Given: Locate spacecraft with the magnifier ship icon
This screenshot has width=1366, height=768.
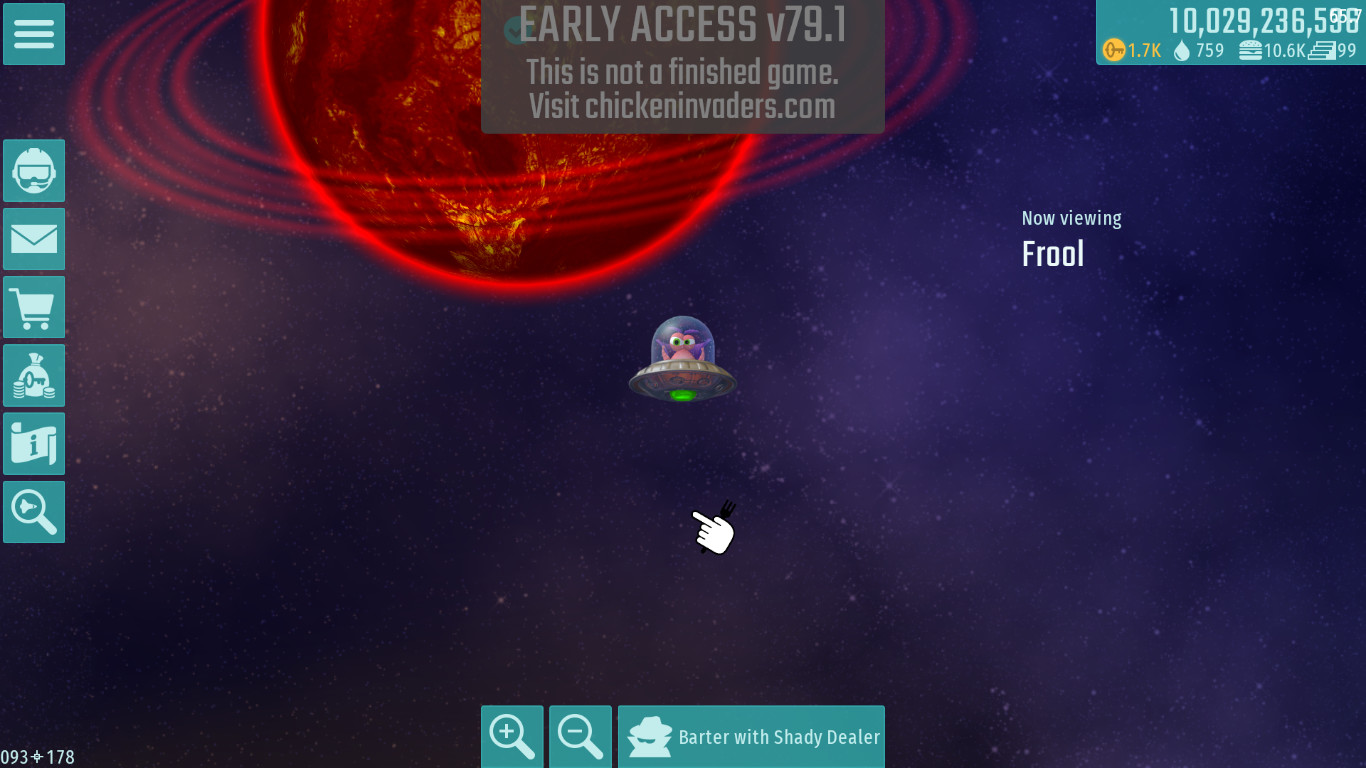Looking at the screenshot, I should [x=34, y=512].
